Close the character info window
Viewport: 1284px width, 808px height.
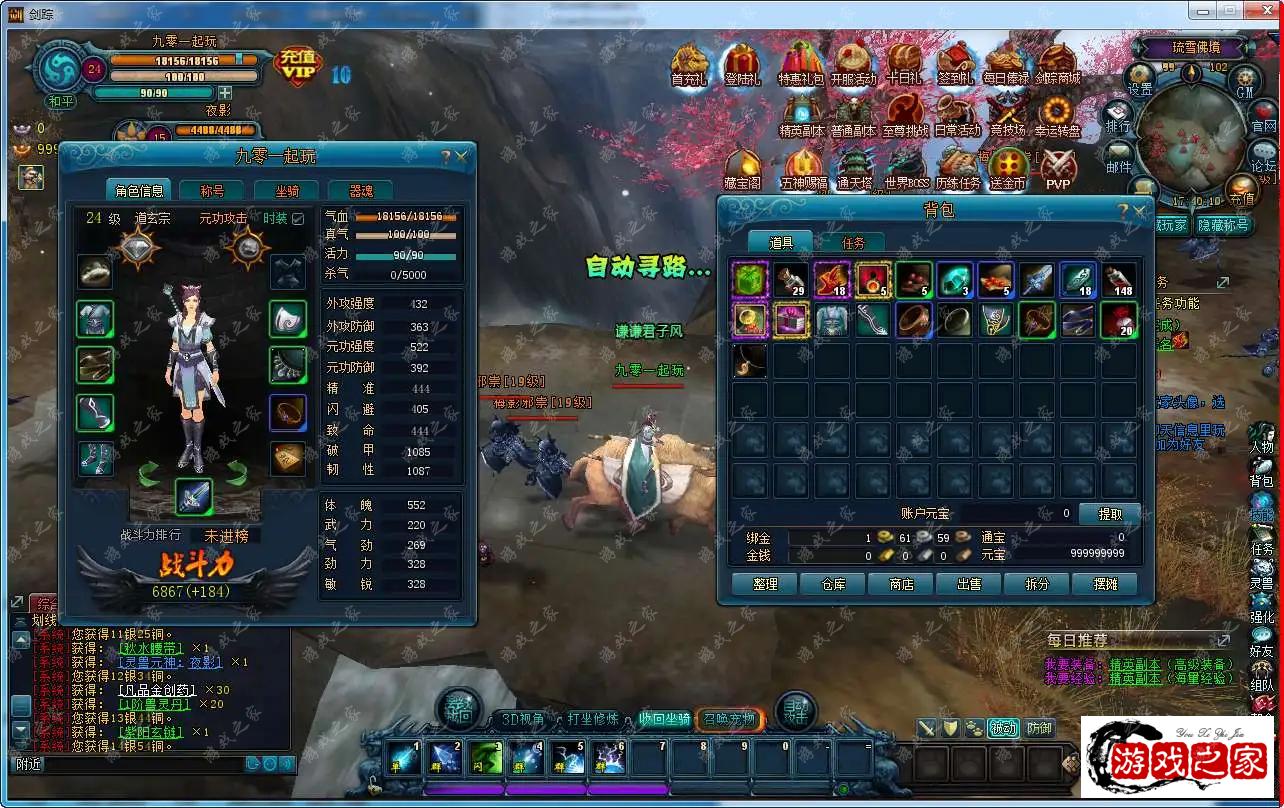[462, 157]
